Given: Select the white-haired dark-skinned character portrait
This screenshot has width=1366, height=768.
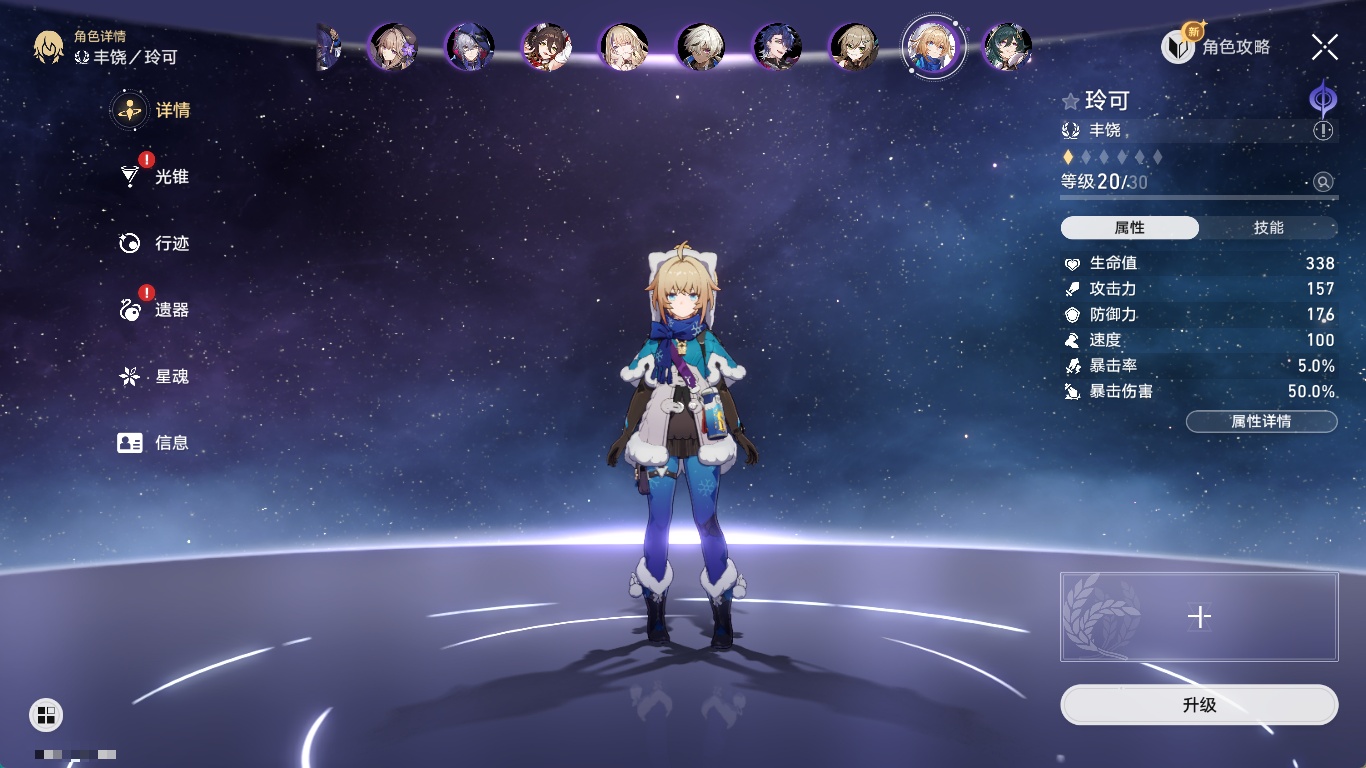Looking at the screenshot, I should click(x=700, y=47).
